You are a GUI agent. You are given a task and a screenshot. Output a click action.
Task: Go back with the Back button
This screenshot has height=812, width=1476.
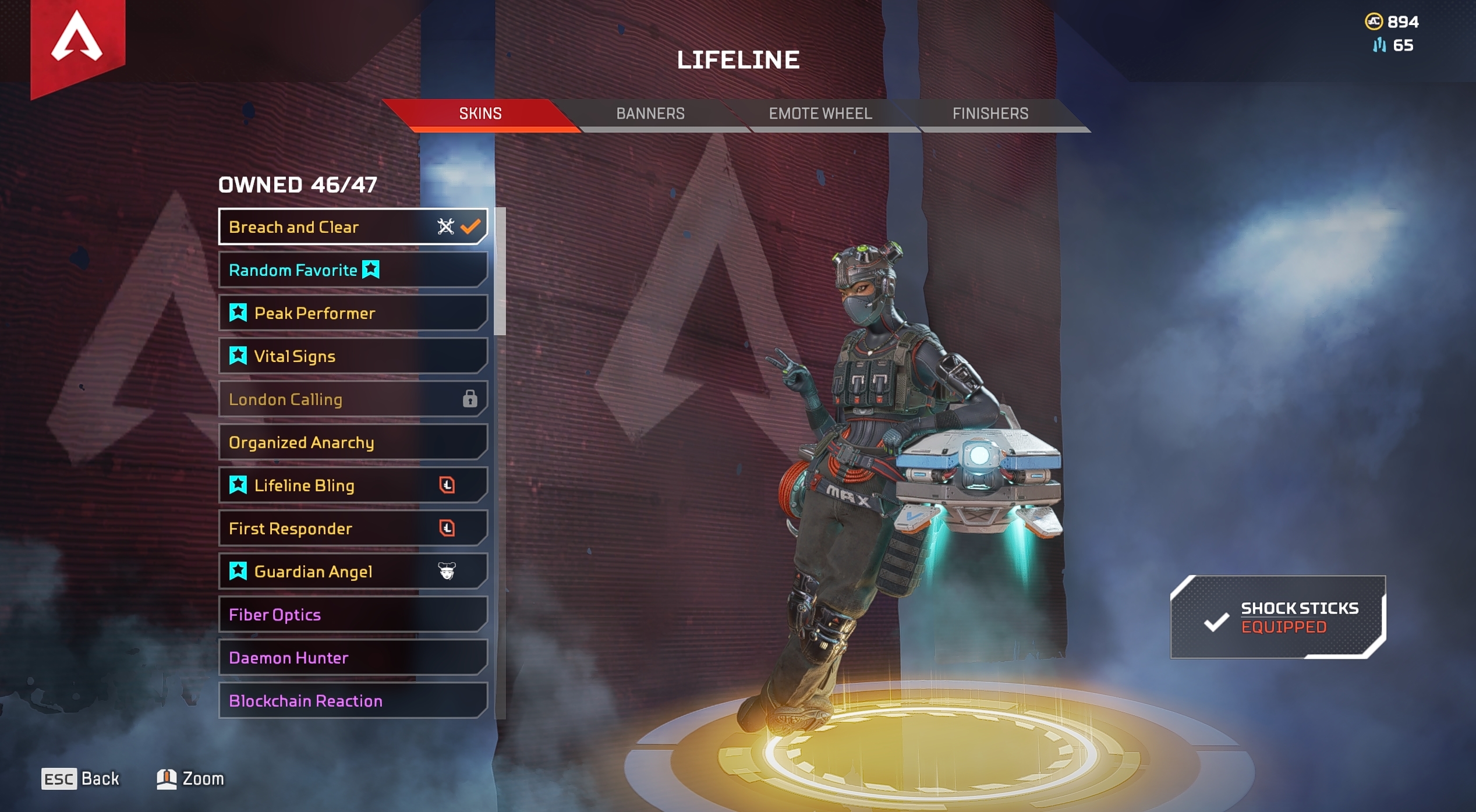click(x=80, y=779)
